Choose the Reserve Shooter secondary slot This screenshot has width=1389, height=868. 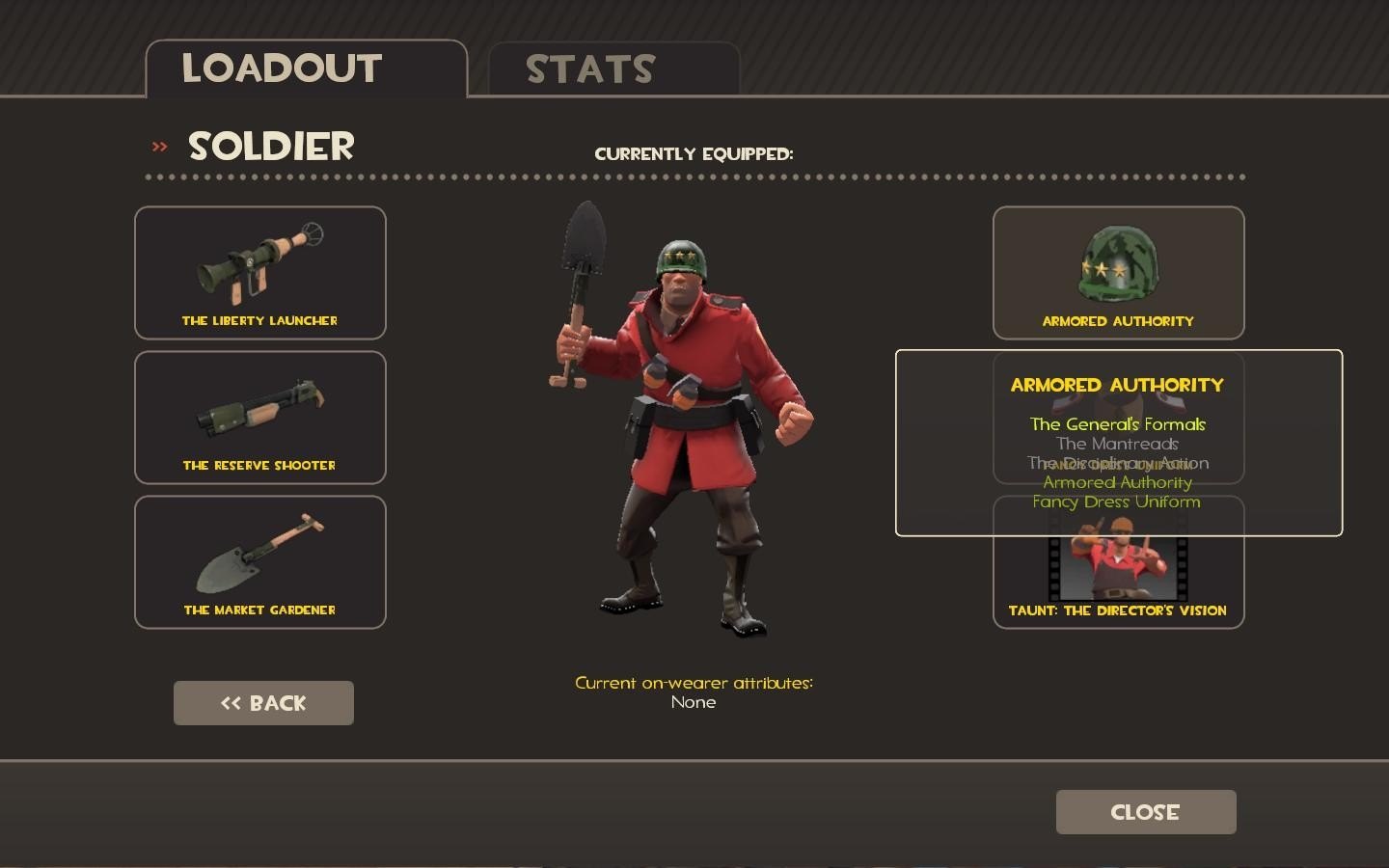point(260,418)
